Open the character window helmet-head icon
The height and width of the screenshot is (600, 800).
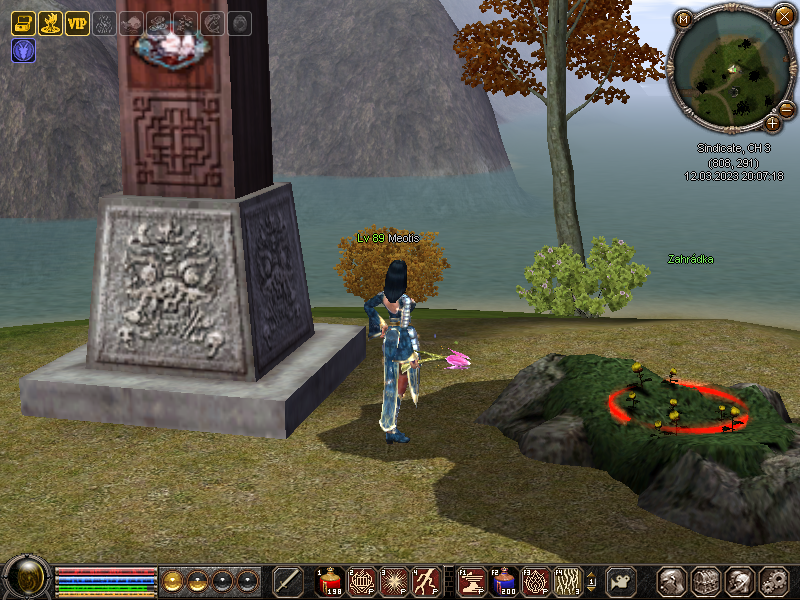pyautogui.click(x=671, y=581)
